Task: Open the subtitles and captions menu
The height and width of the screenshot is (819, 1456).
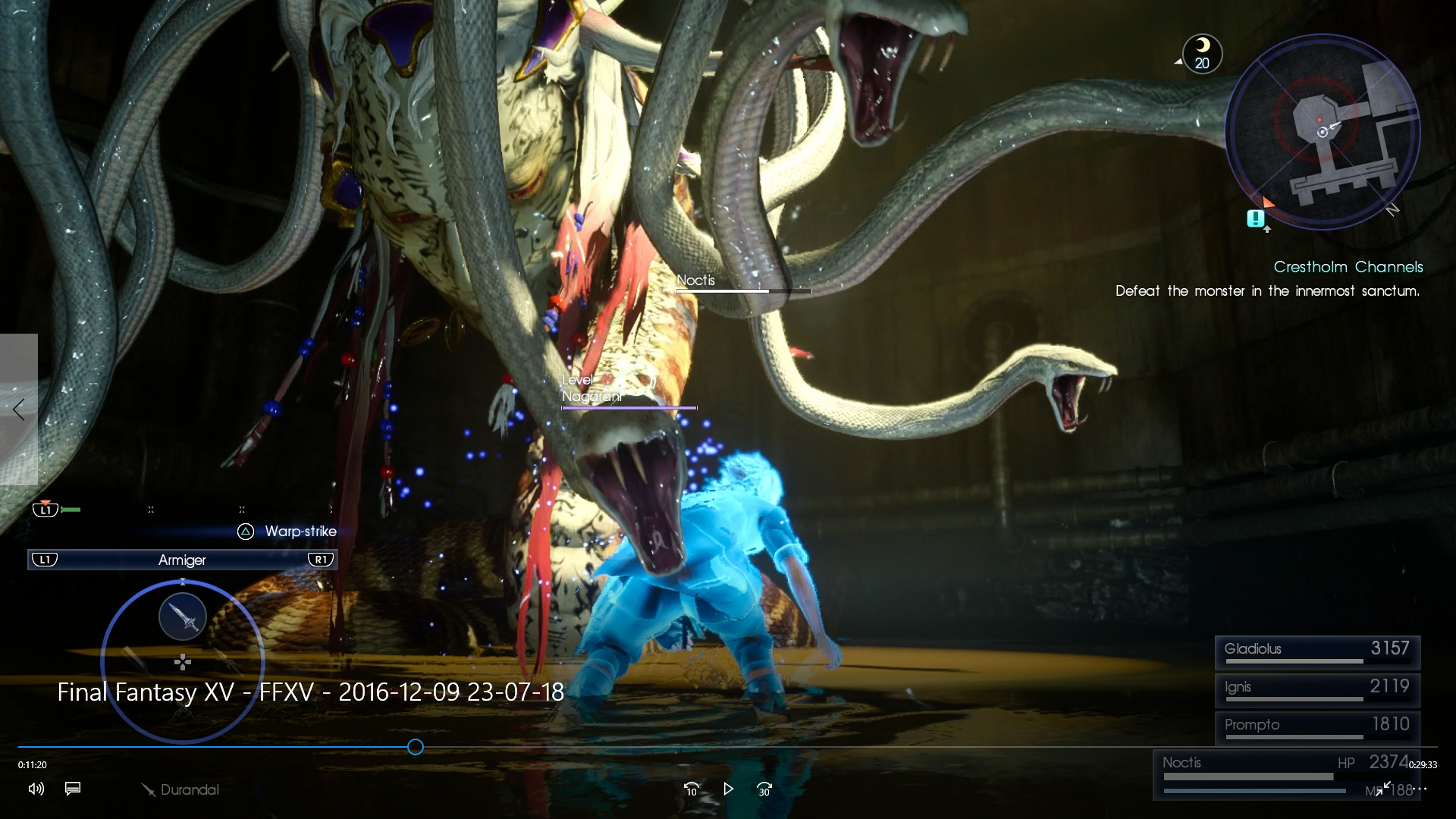Action: [x=73, y=789]
